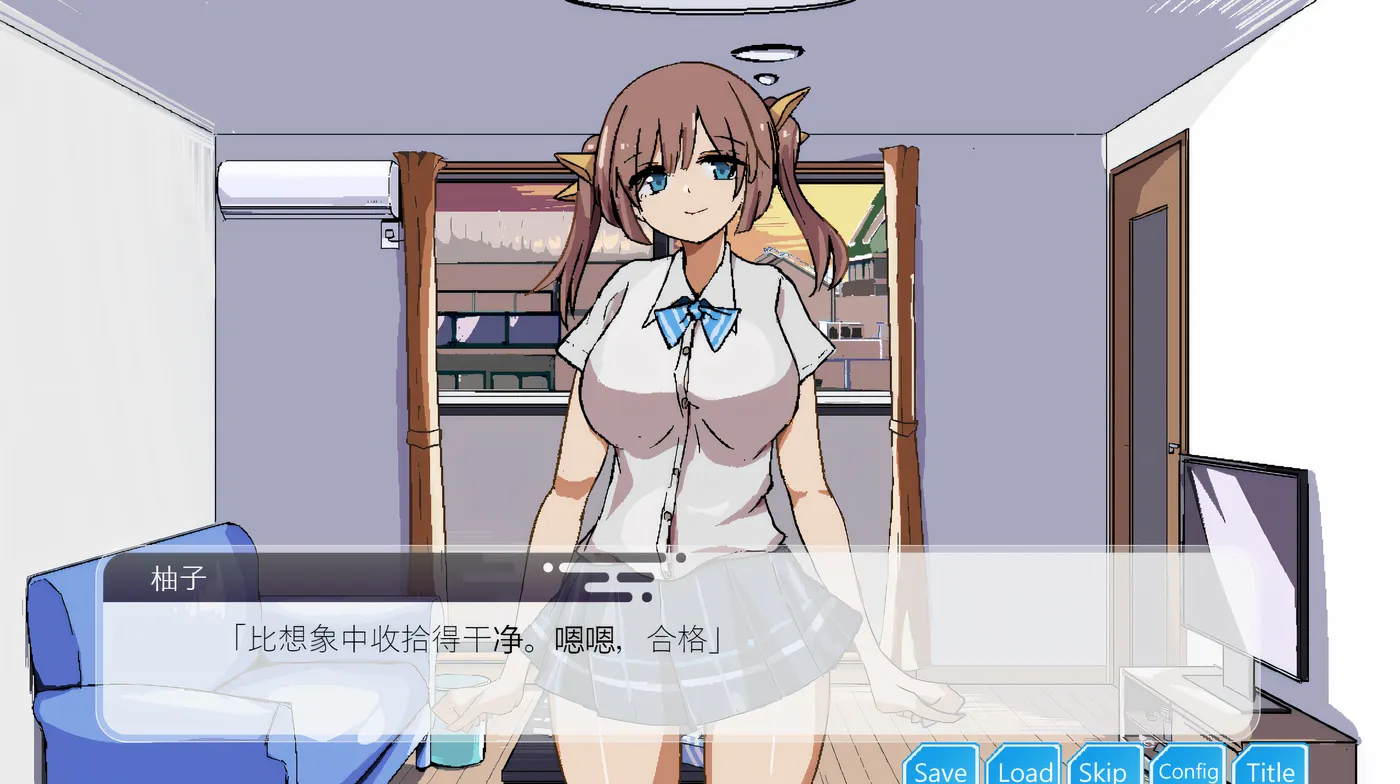
Task: Select Save from the quick menu bar
Action: point(940,770)
